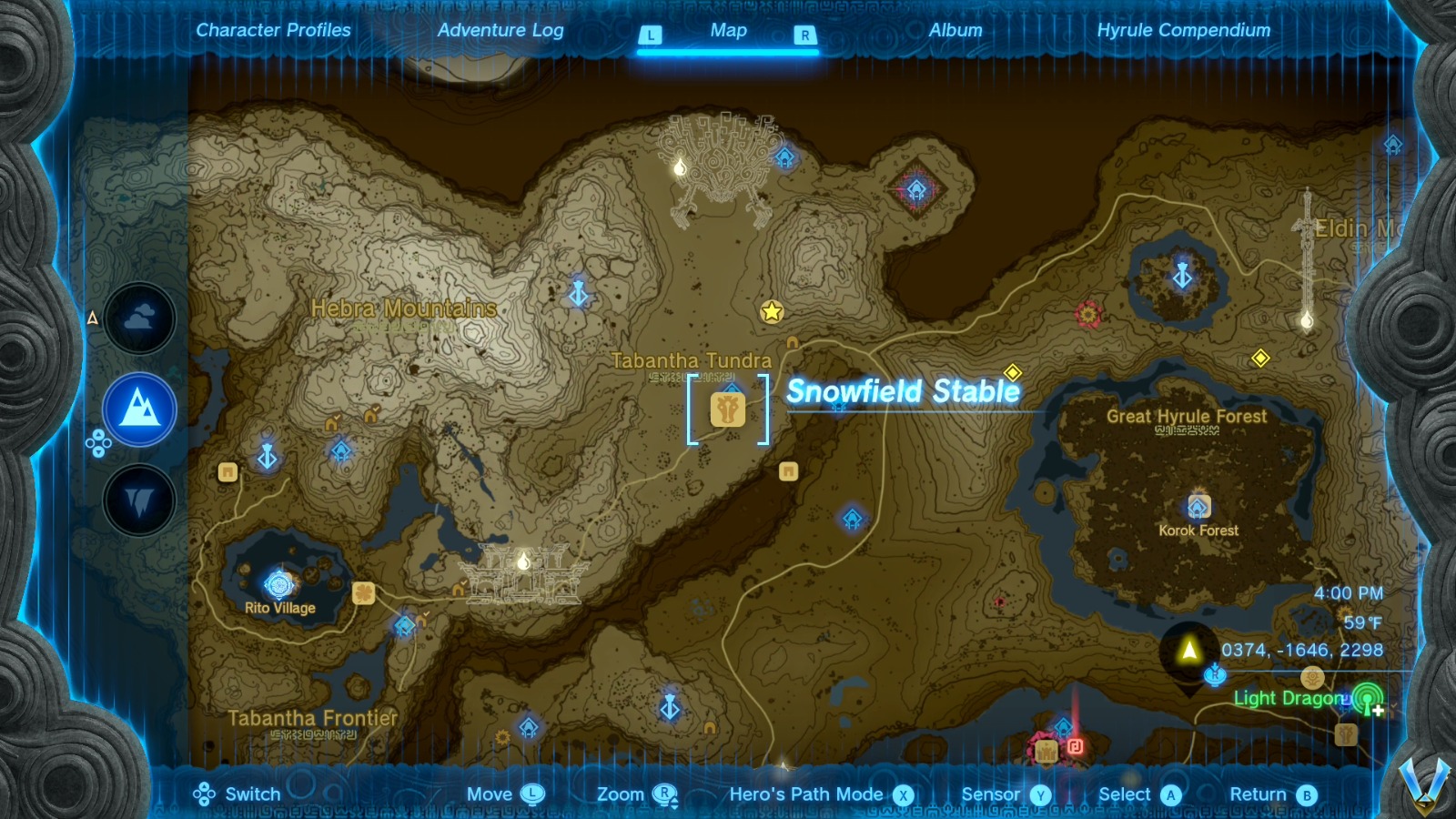Switch to the Sky map layer with the clouds icon
Viewport: 1456px width, 819px height.
pyautogui.click(x=138, y=317)
